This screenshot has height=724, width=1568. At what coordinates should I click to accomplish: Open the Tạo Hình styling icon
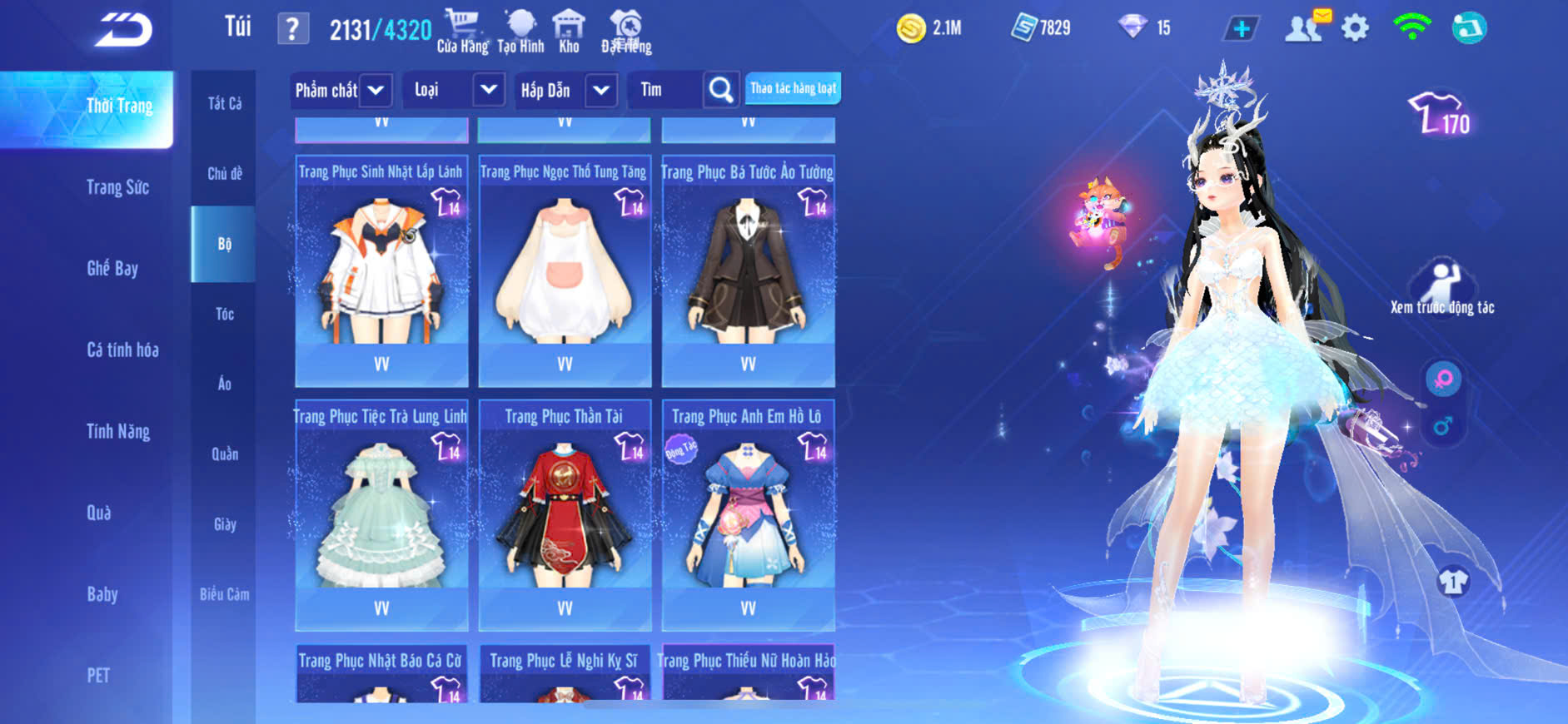tap(520, 32)
